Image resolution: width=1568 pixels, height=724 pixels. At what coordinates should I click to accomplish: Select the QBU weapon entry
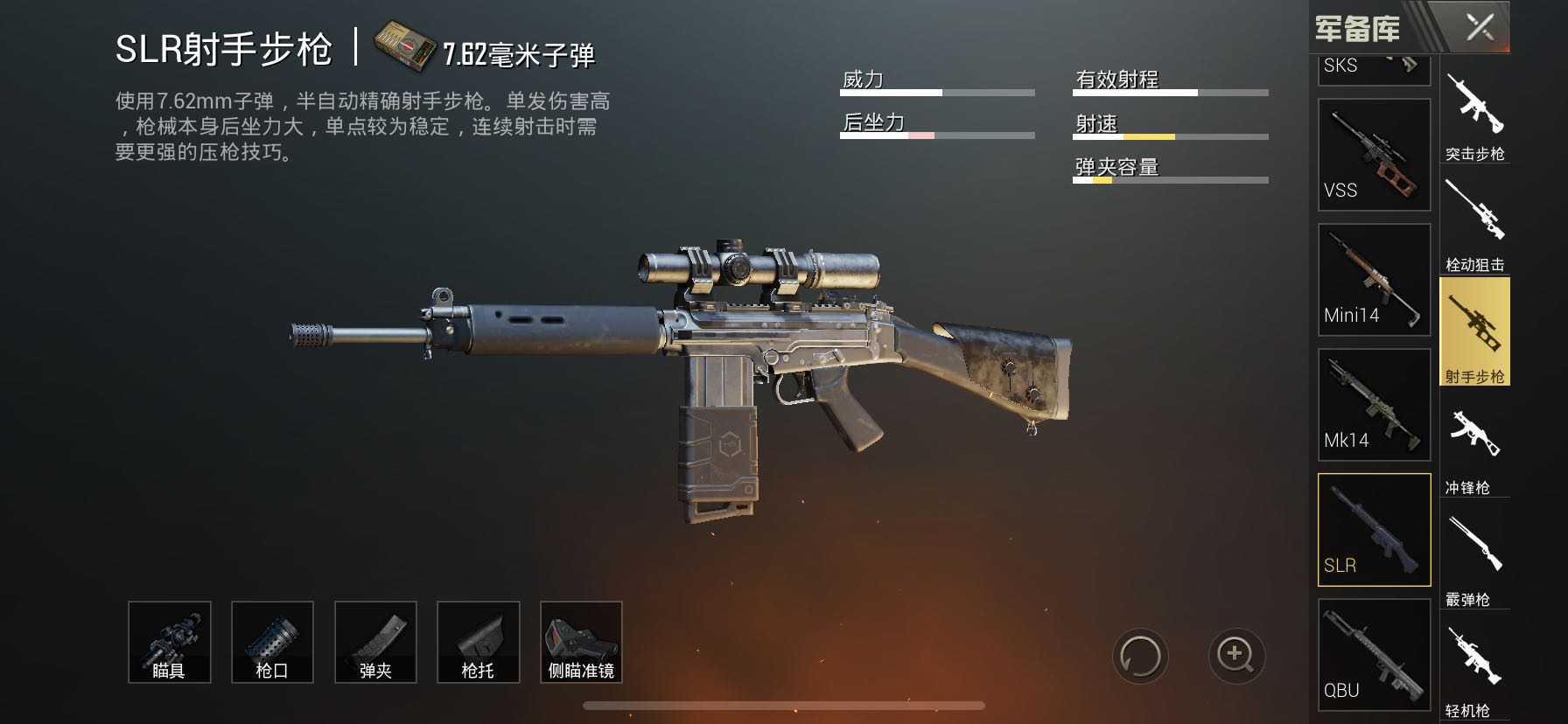click(1374, 654)
